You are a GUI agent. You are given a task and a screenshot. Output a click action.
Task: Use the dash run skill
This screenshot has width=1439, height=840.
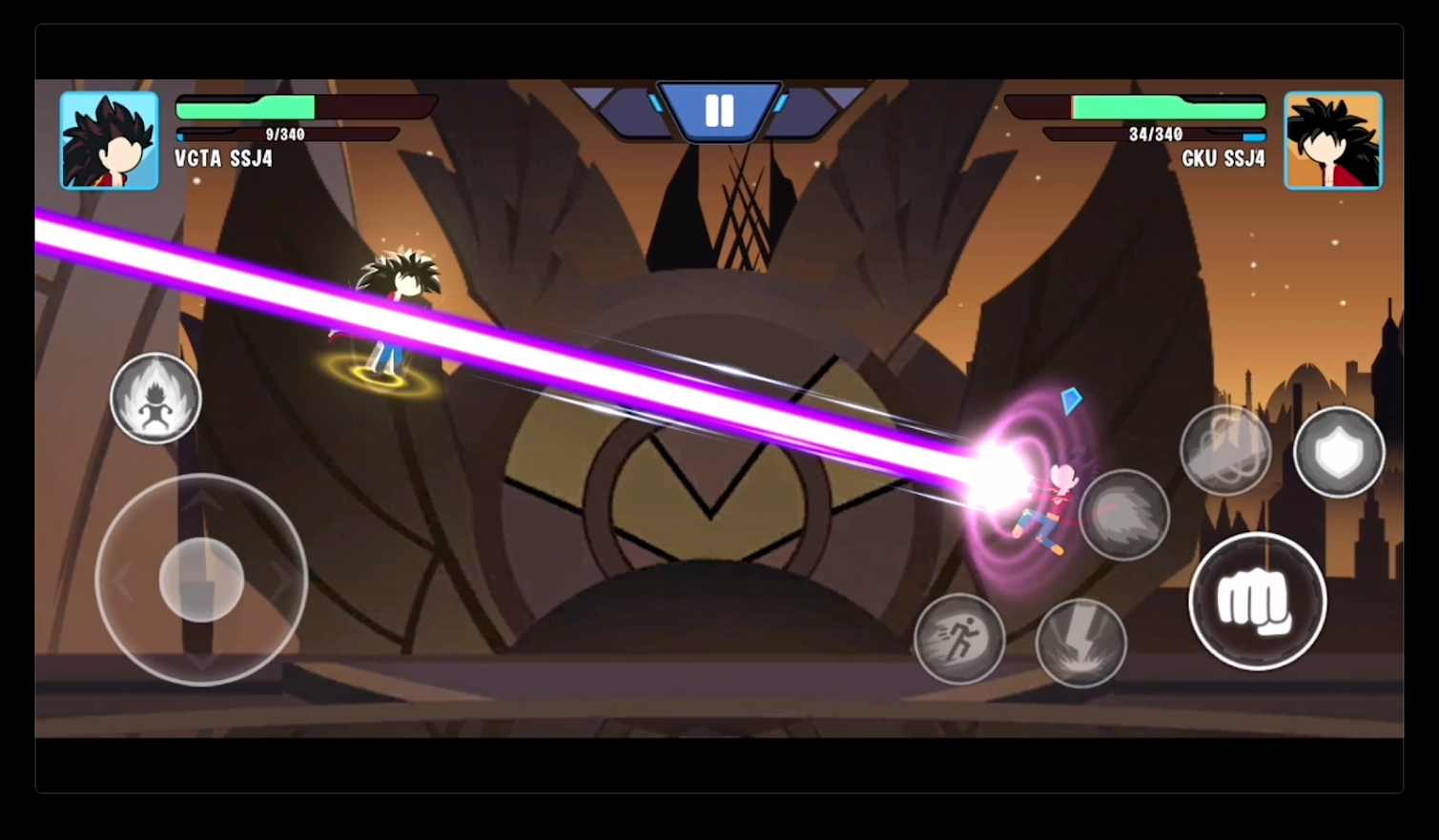(959, 637)
